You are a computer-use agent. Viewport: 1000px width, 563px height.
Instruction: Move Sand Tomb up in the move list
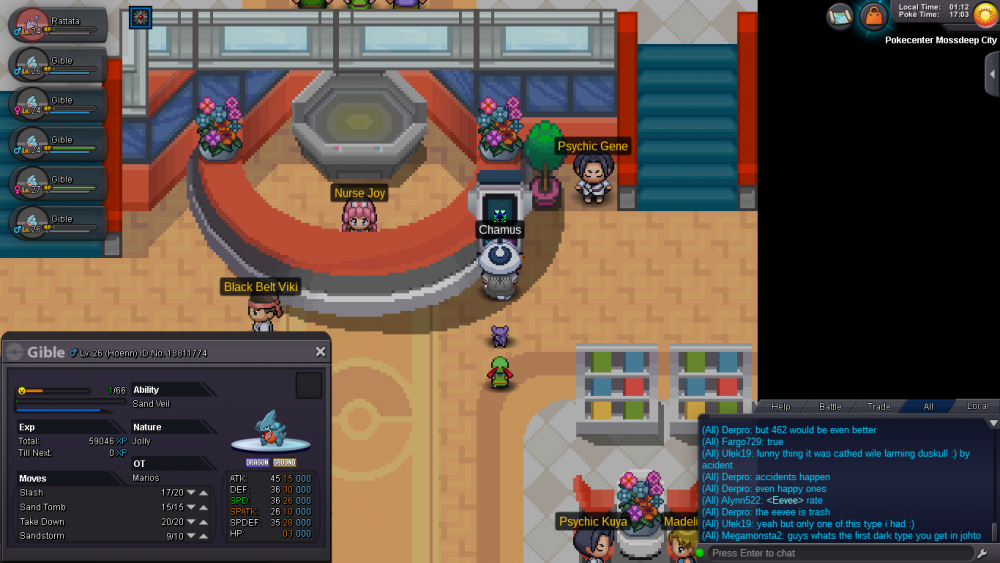203,507
